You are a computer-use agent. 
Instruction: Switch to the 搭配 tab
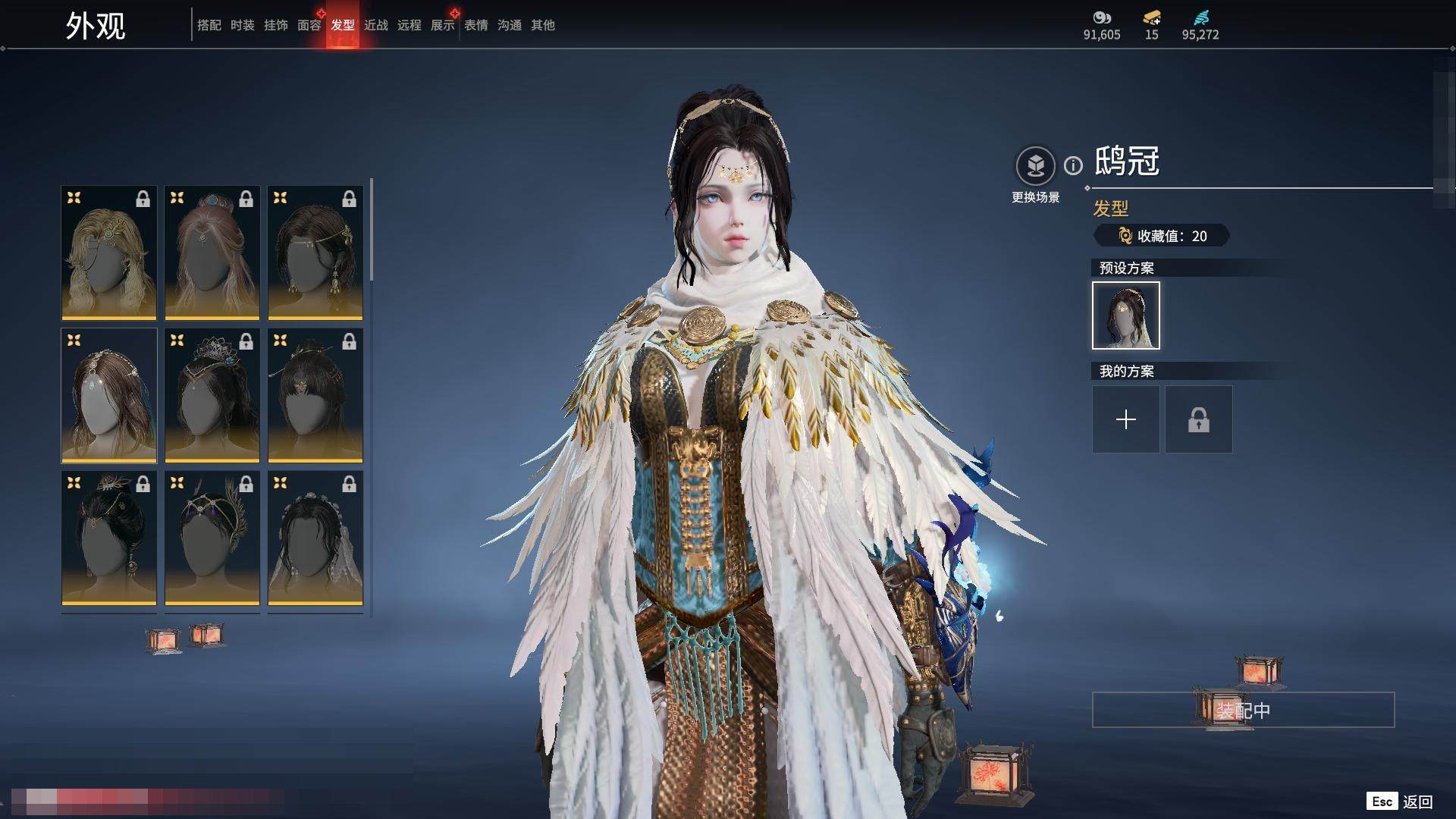pyautogui.click(x=209, y=25)
